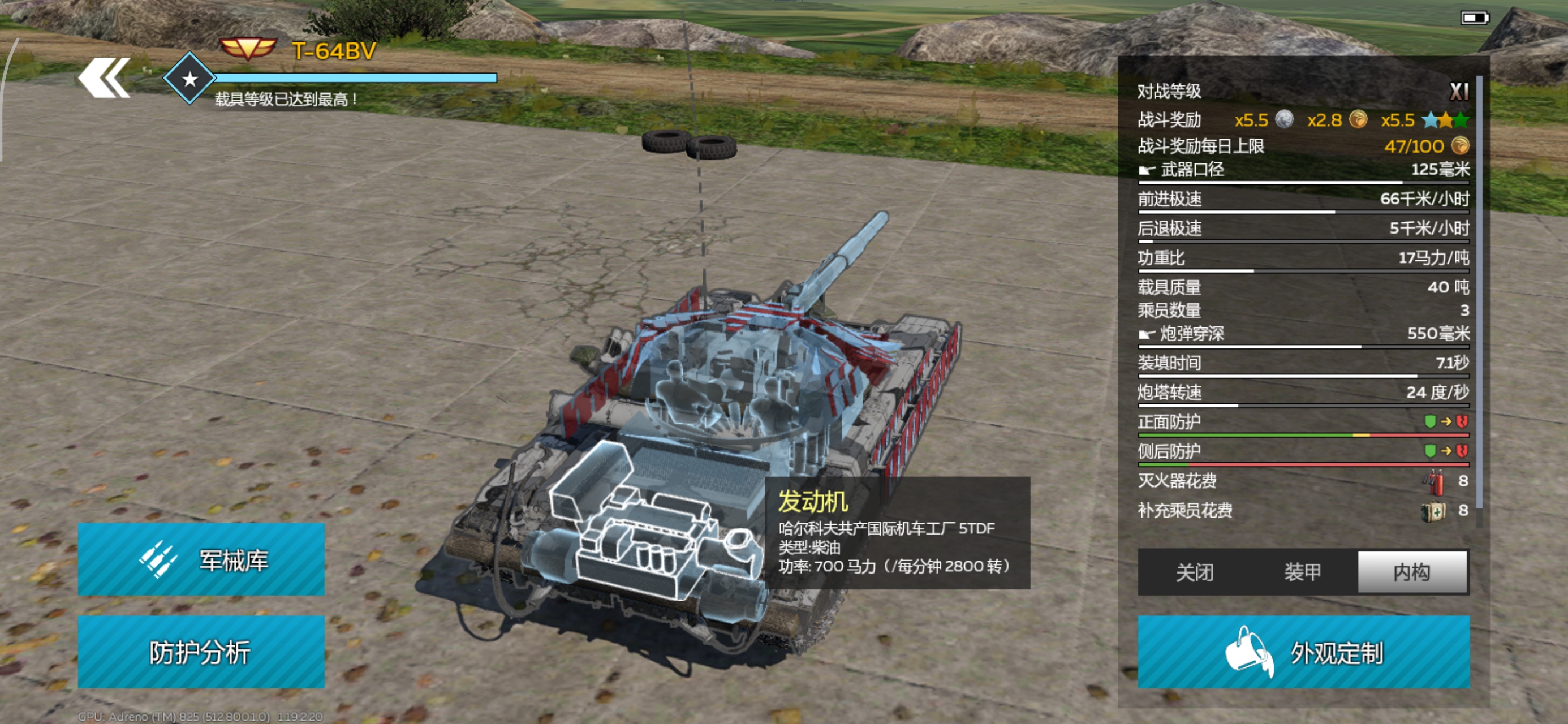
Task: Select the 内构 internal structure view
Action: pyautogui.click(x=1412, y=572)
